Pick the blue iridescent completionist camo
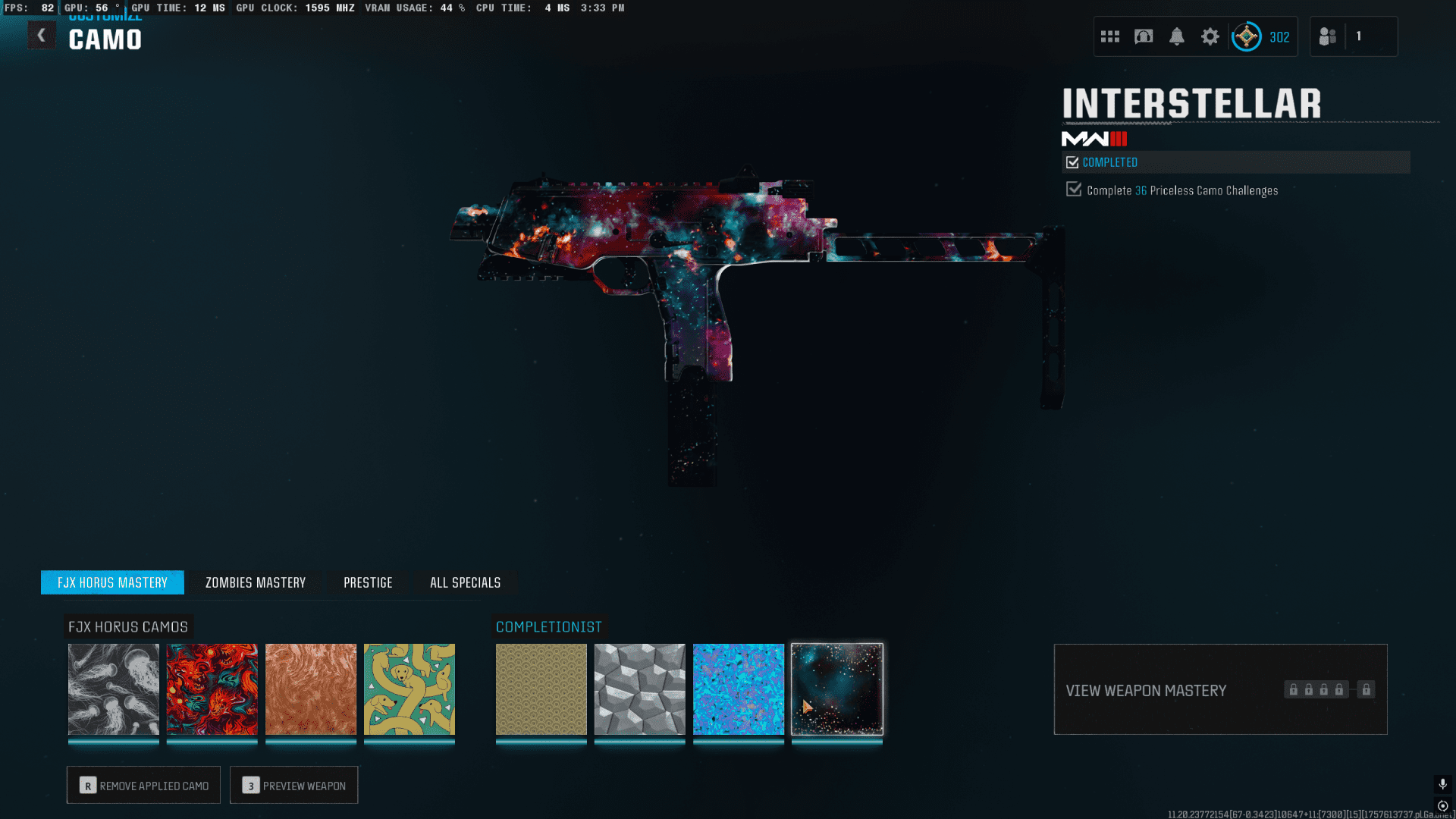Image resolution: width=1456 pixels, height=819 pixels. (739, 689)
